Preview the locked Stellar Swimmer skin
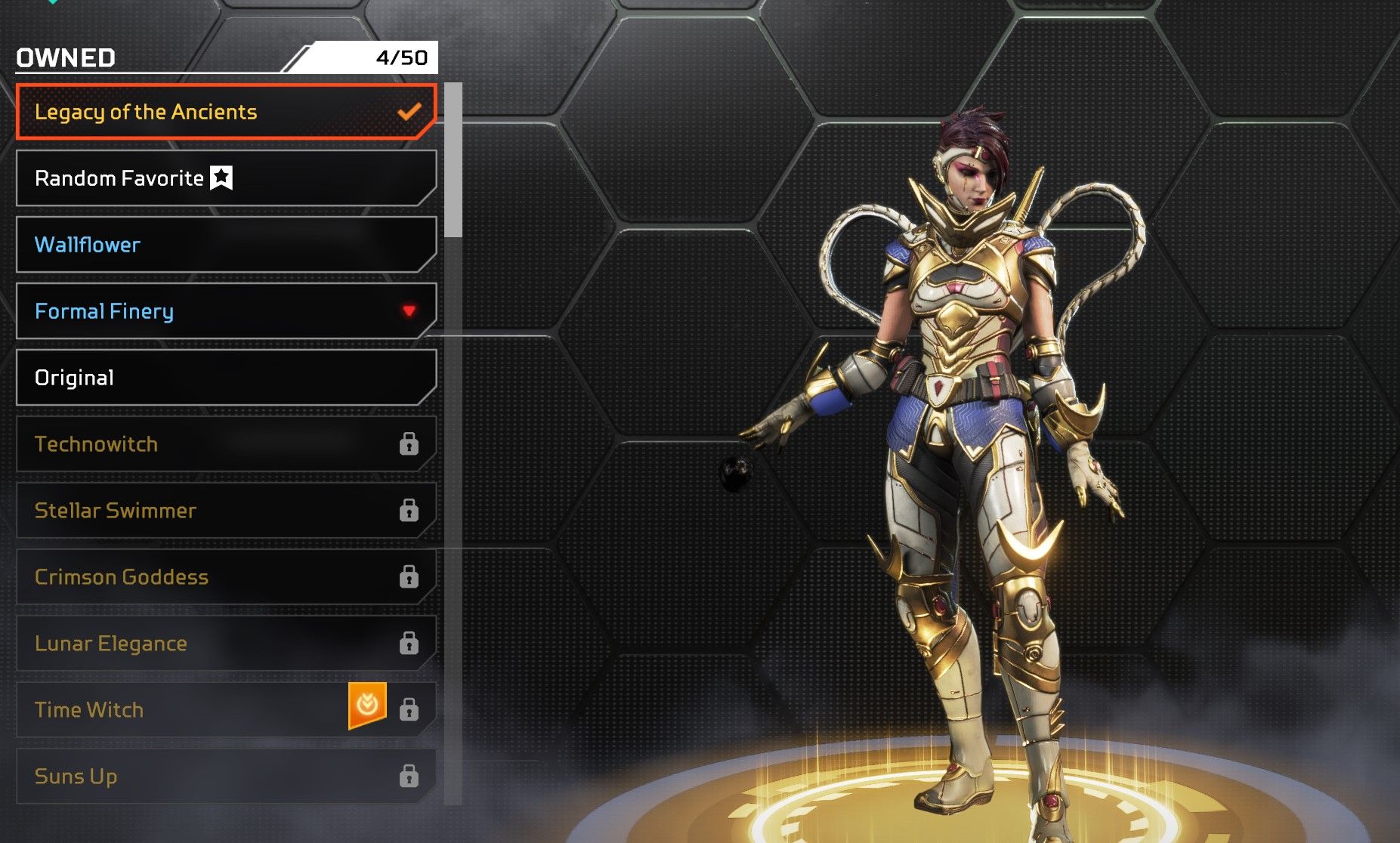 point(225,511)
